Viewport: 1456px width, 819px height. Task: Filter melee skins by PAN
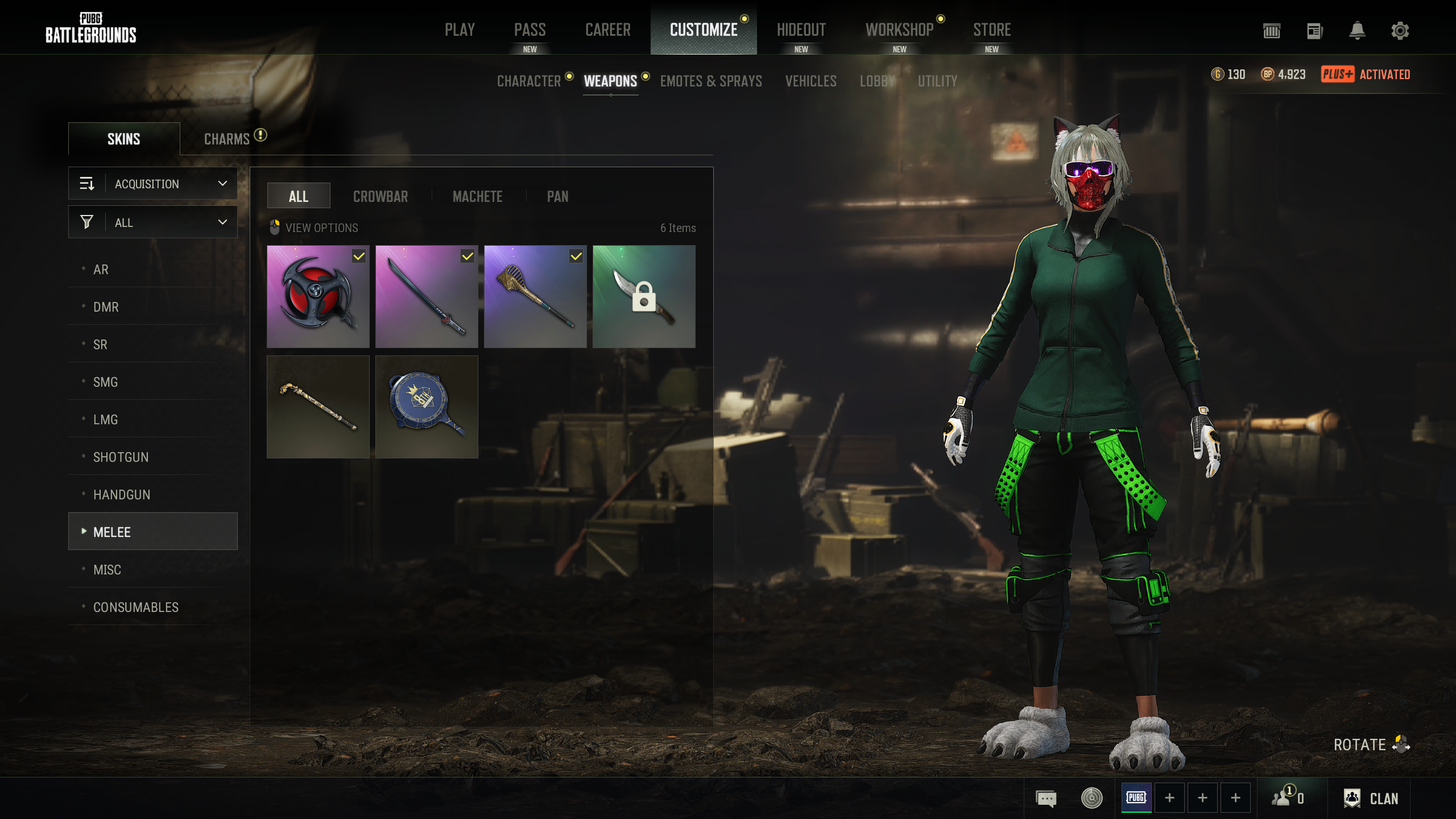(557, 197)
